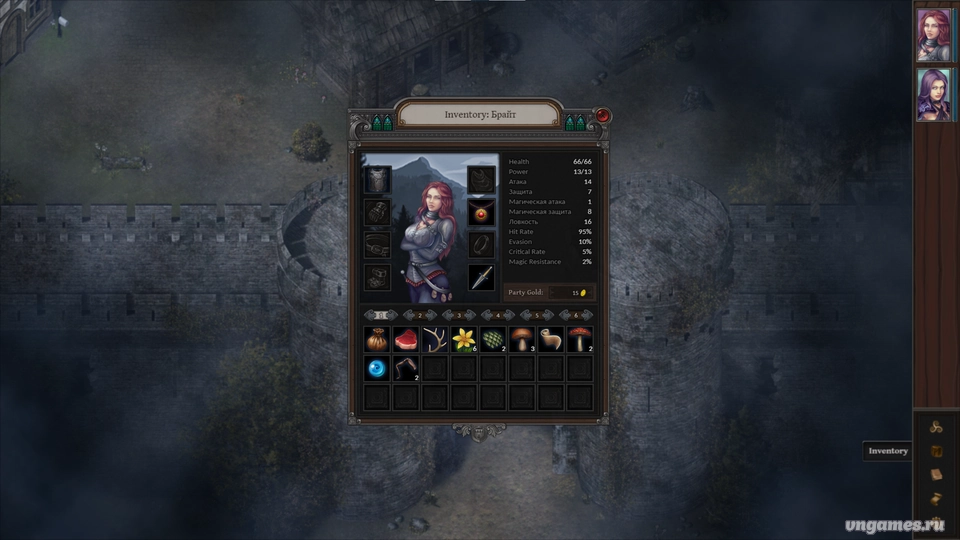This screenshot has height=540, width=960.
Task: Close the inventory window with the red button
Action: click(602, 116)
